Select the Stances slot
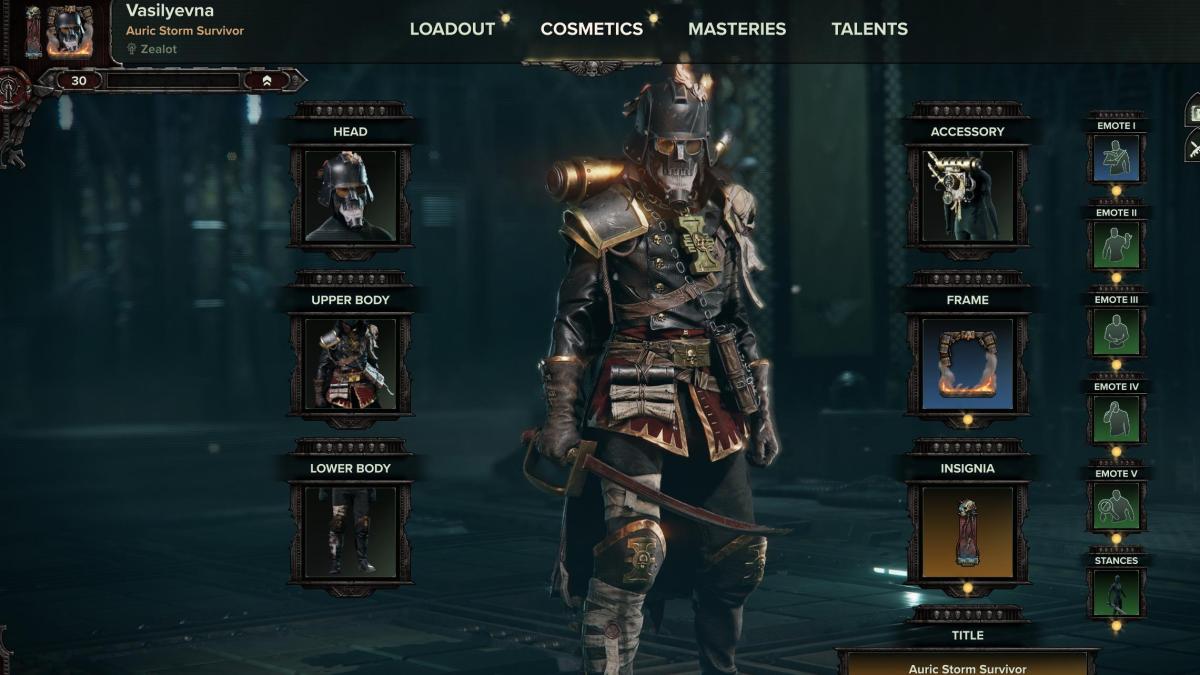 click(1116, 593)
